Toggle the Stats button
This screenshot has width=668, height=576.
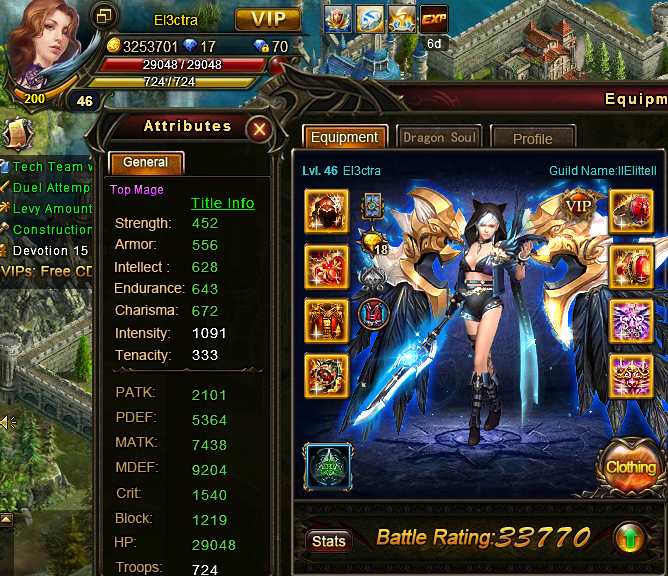point(329,541)
